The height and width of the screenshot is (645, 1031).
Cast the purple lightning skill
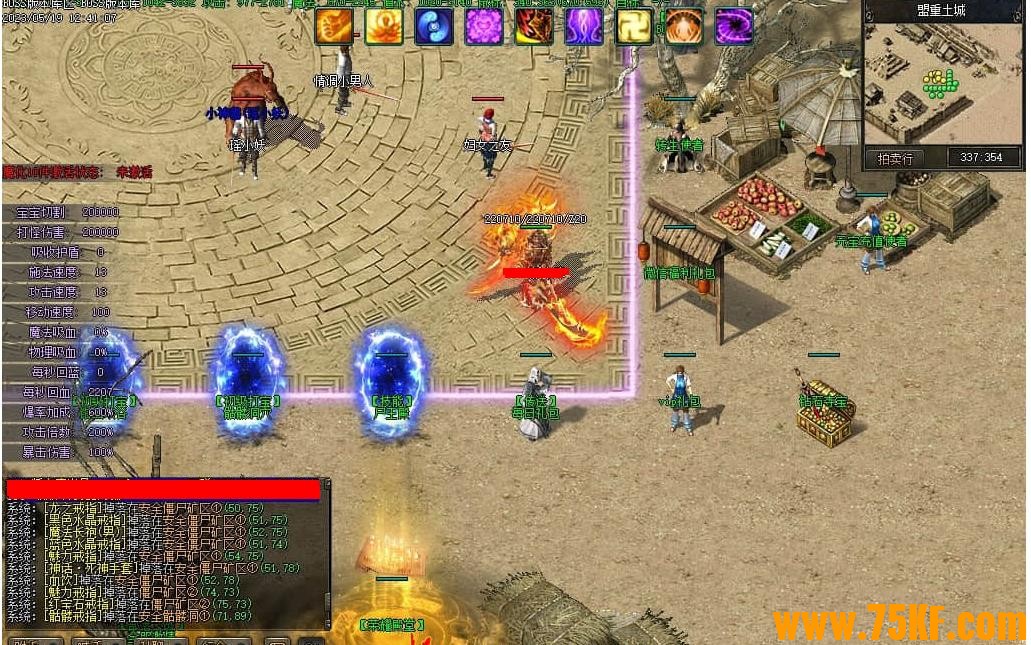[x=584, y=27]
